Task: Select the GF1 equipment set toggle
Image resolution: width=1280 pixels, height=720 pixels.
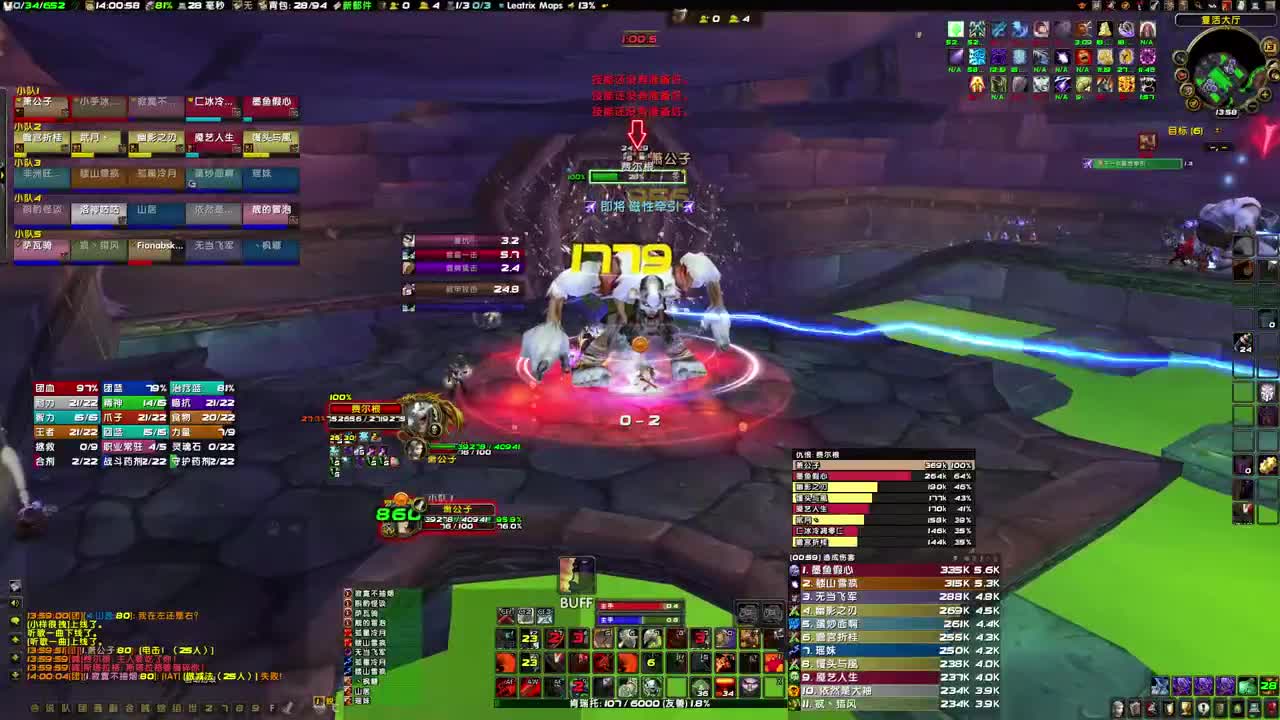Action: coord(506,615)
